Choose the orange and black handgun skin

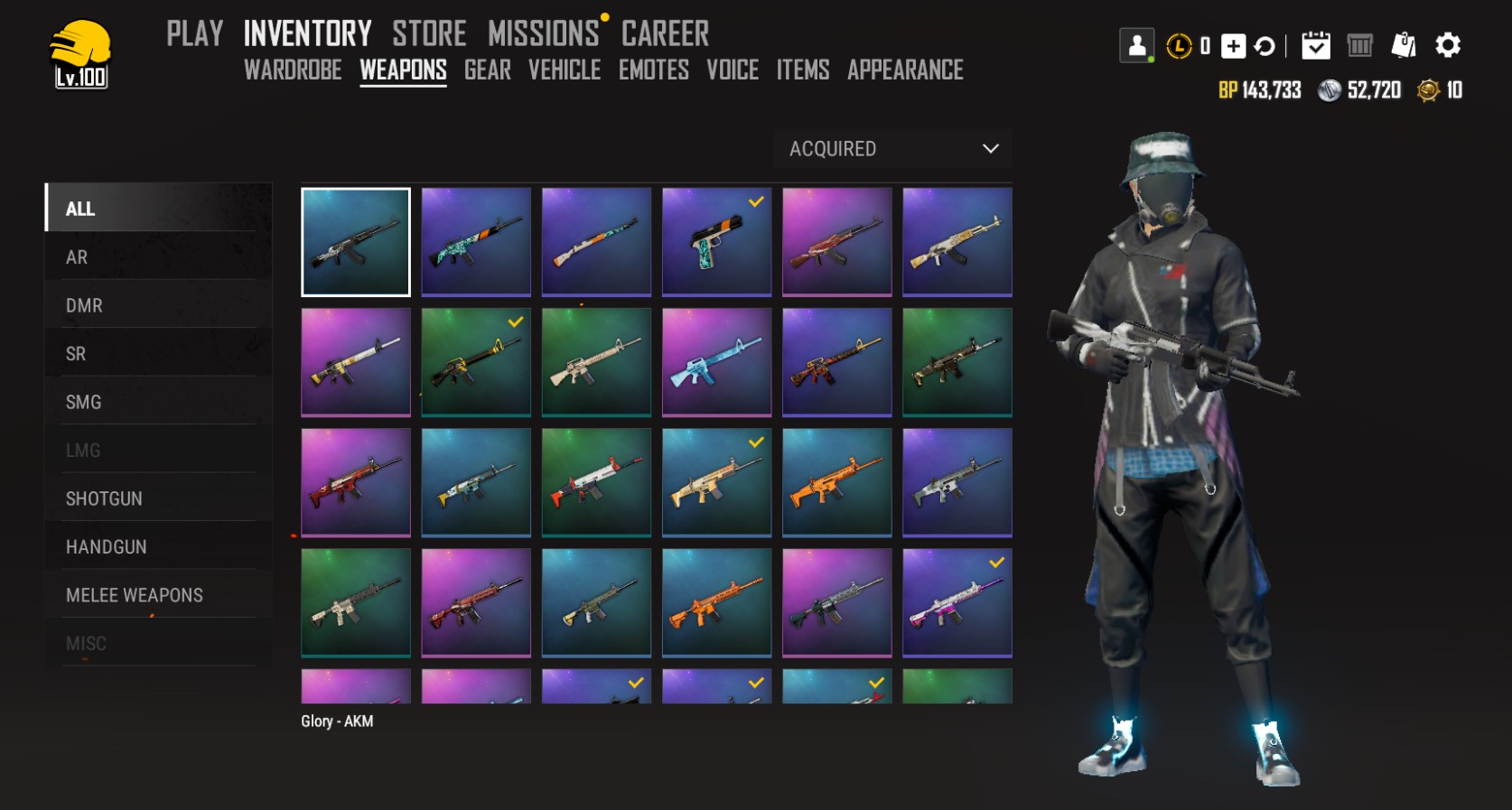tap(716, 242)
